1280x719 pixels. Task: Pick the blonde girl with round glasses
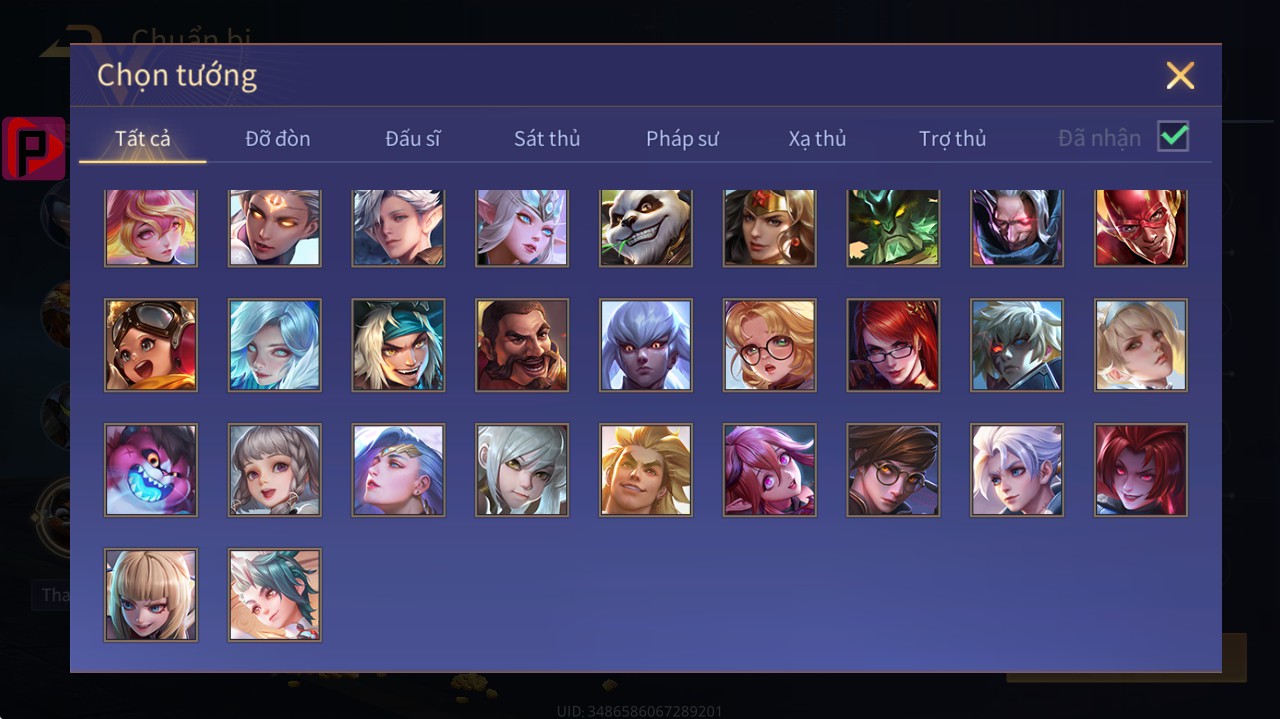tap(770, 345)
